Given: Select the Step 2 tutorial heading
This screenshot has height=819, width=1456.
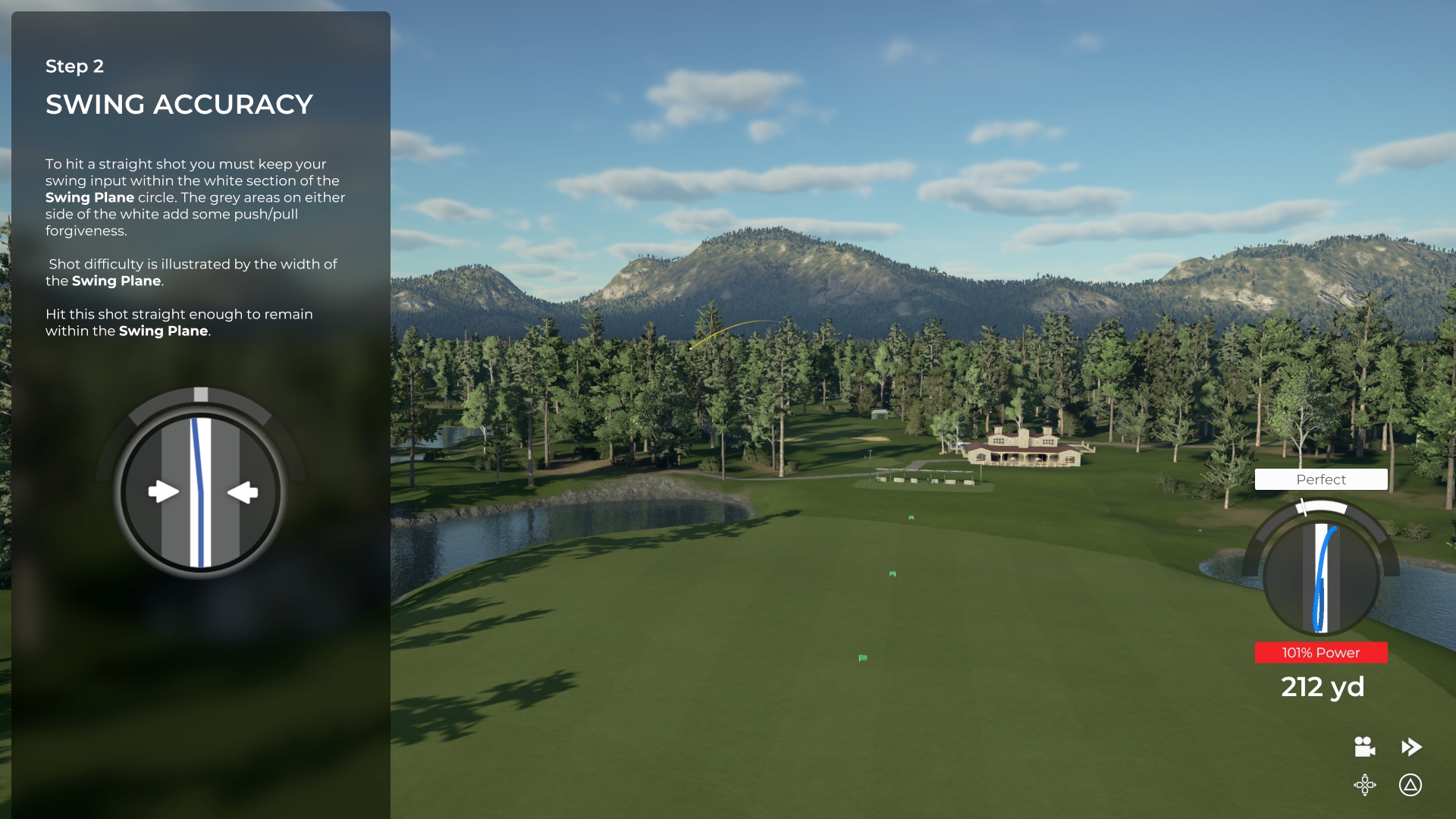Looking at the screenshot, I should [x=74, y=67].
